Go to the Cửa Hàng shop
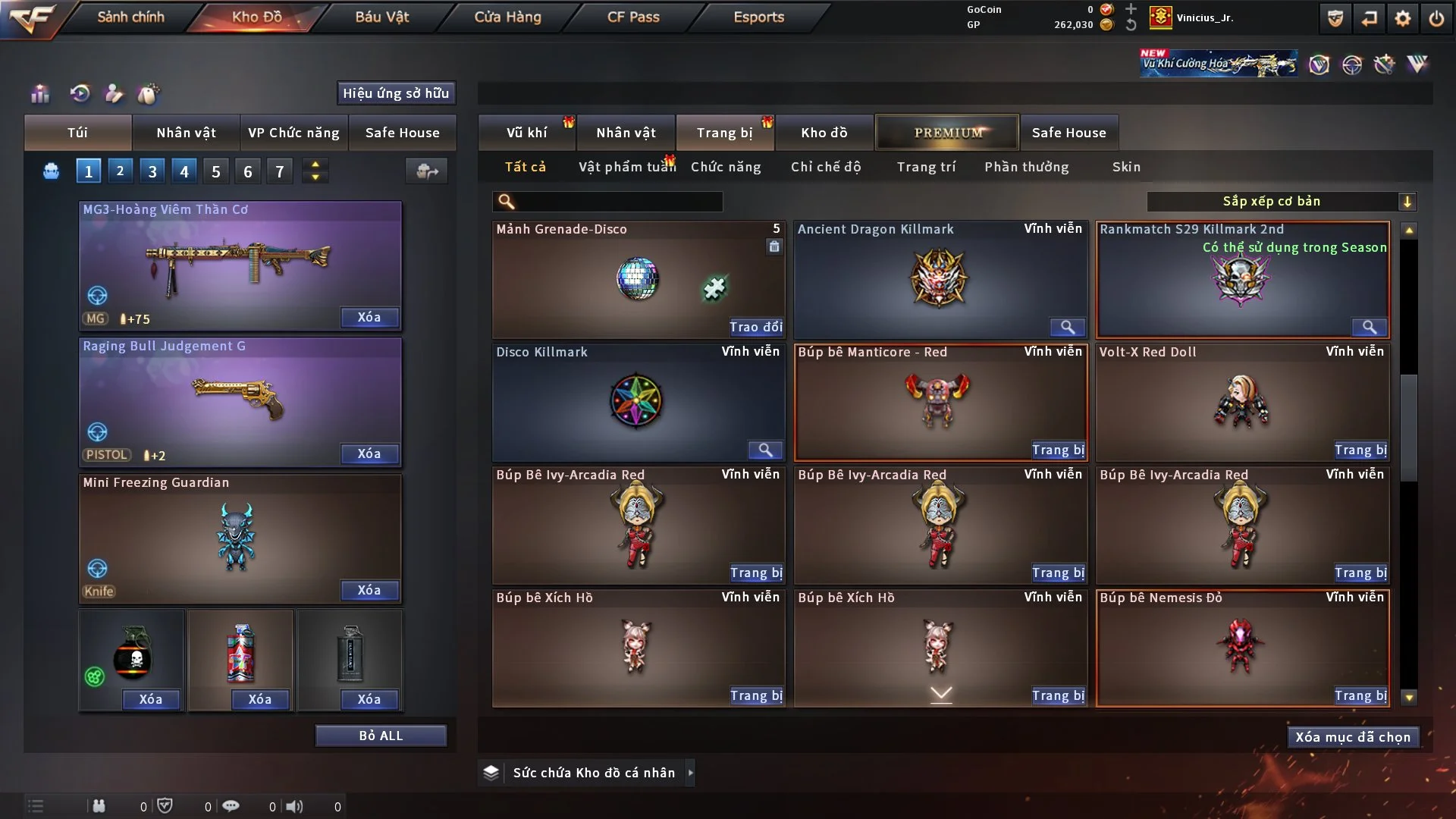 pos(507,17)
